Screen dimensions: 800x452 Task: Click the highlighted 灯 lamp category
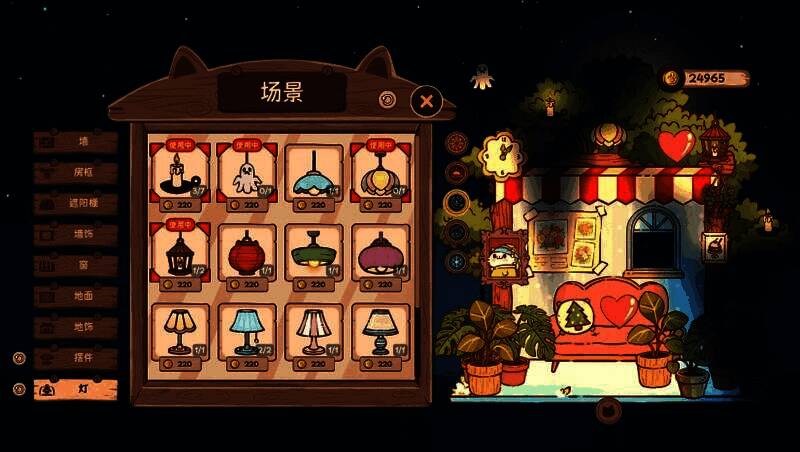pyautogui.click(x=76, y=389)
